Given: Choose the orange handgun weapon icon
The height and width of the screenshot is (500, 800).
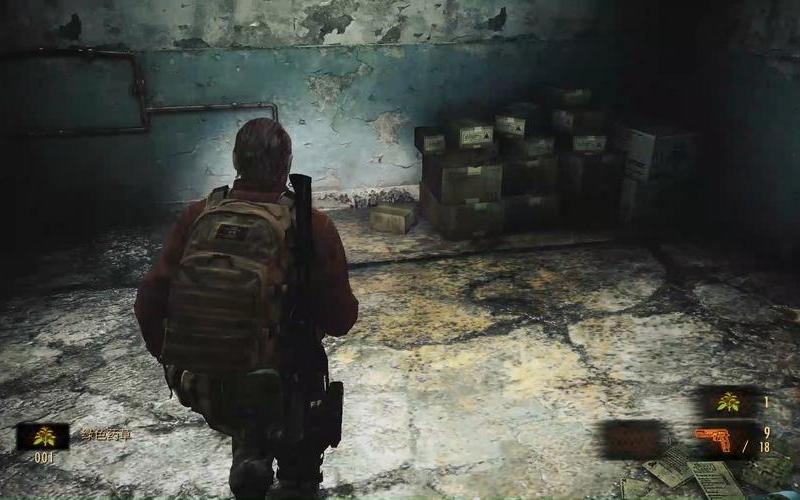Looking at the screenshot, I should point(714,439).
